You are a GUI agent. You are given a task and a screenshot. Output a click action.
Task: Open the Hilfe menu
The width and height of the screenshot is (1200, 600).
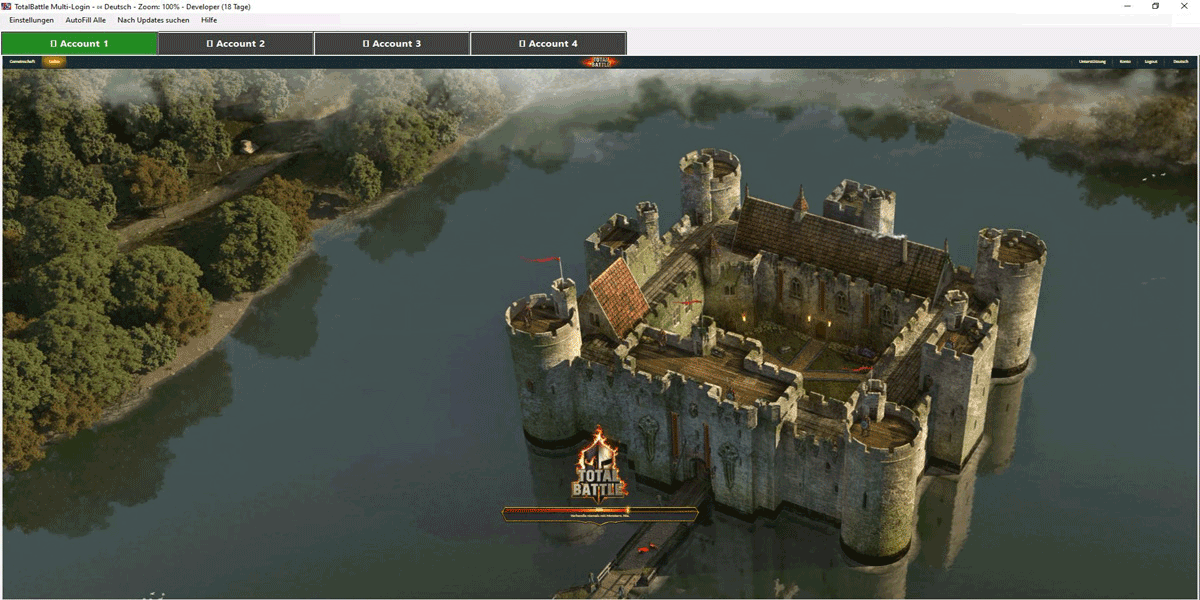[x=209, y=20]
